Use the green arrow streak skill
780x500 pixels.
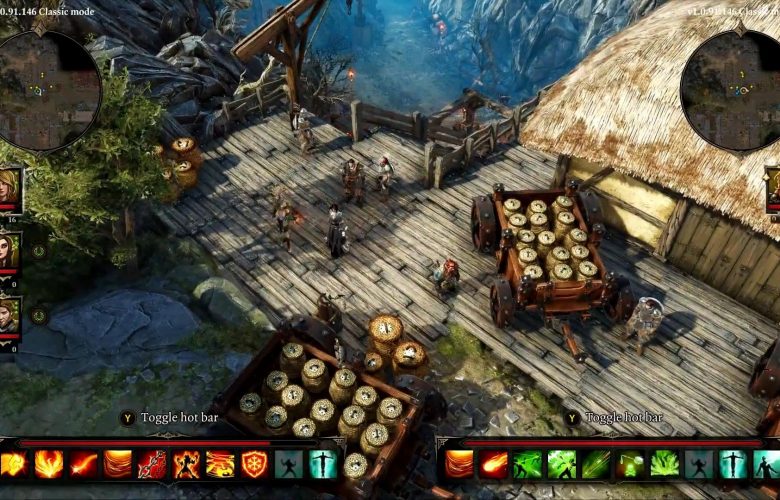click(596, 464)
